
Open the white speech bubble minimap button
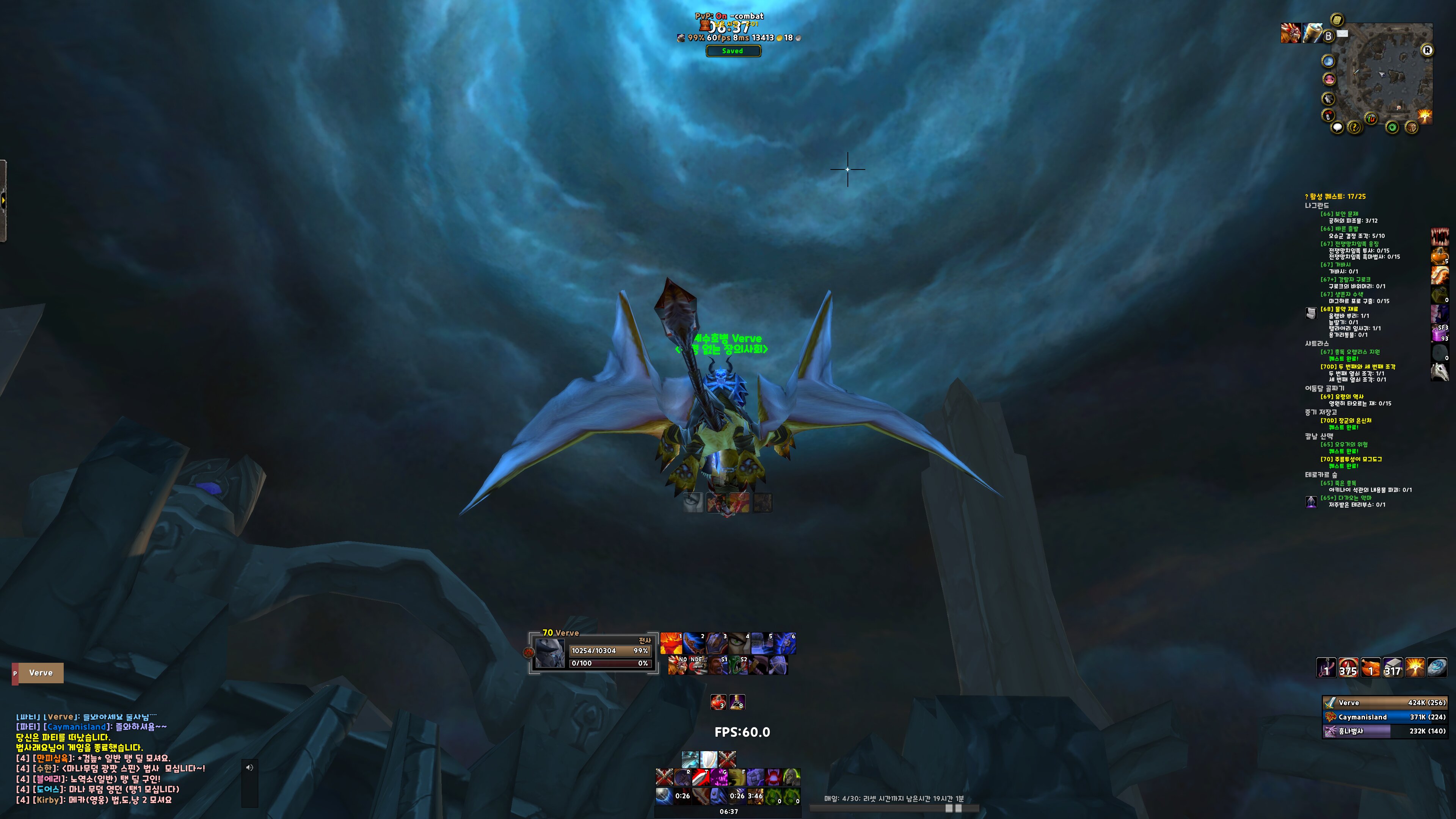coord(1337,127)
